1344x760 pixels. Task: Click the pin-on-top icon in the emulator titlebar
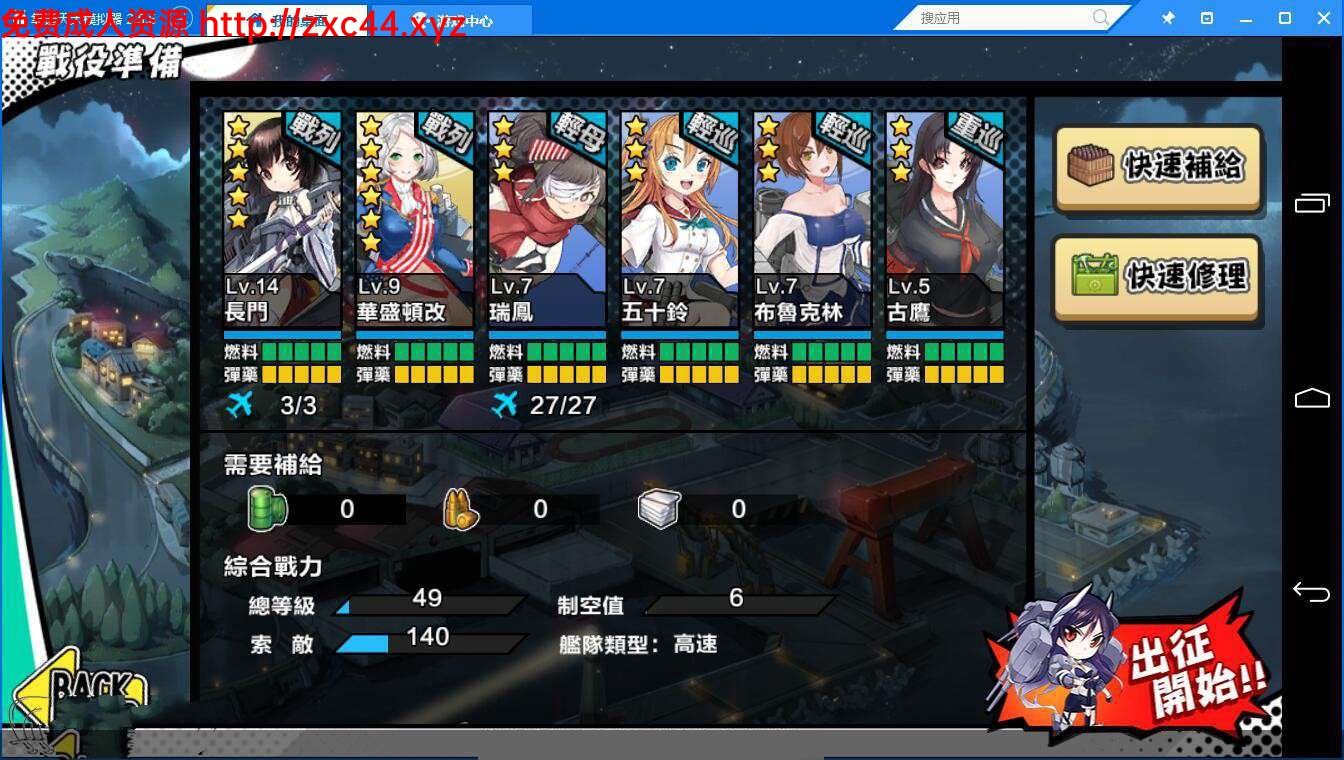click(1167, 18)
